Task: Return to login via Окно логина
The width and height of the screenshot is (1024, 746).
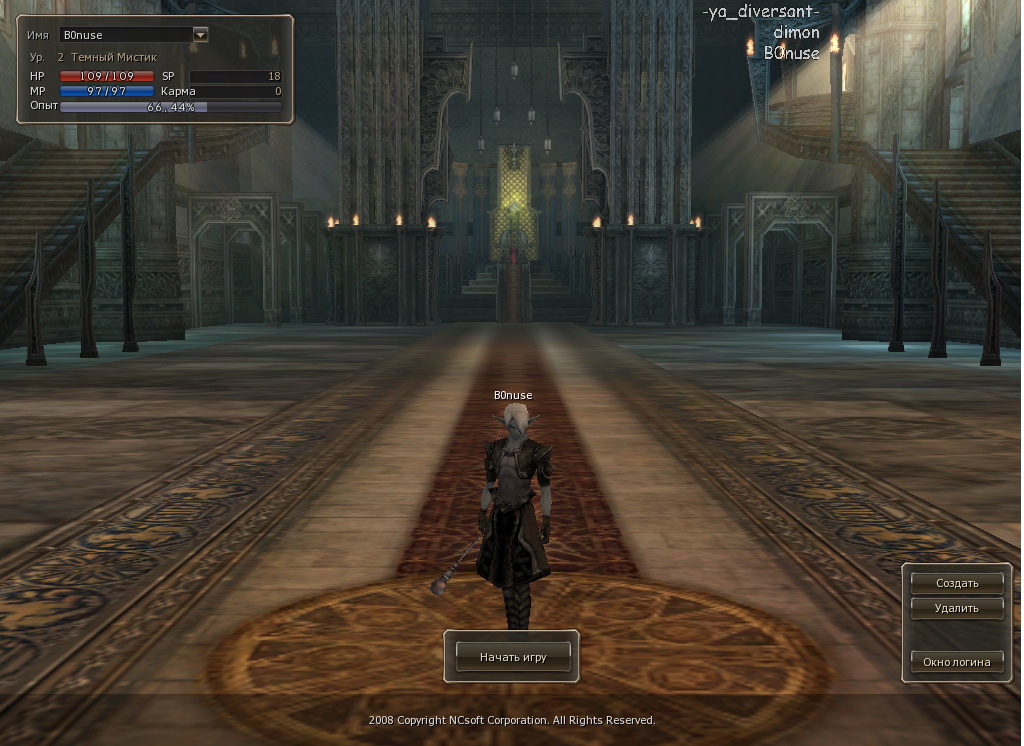Action: coord(956,662)
